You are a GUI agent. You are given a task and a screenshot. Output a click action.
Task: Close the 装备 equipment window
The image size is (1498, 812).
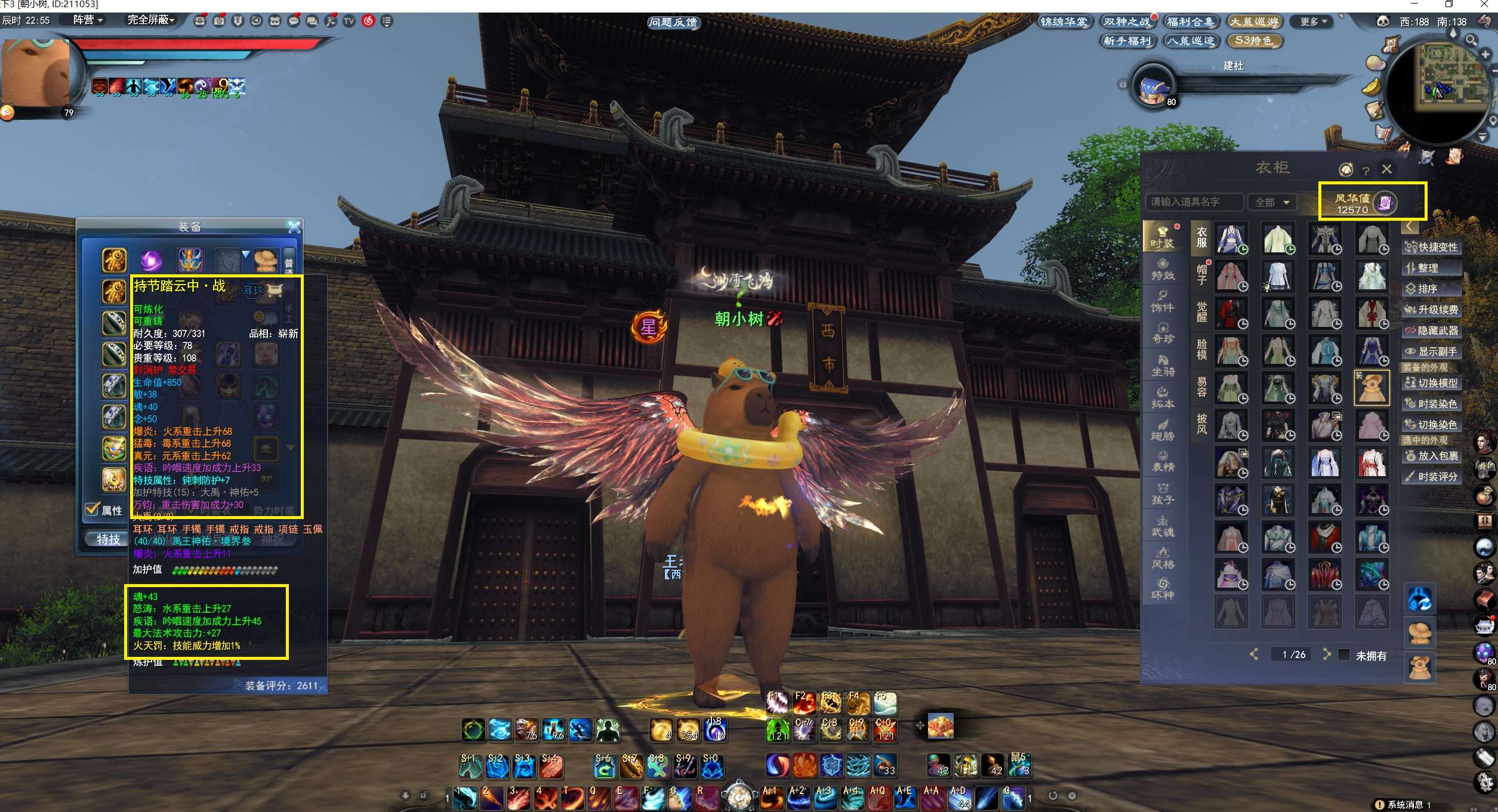coord(294,227)
